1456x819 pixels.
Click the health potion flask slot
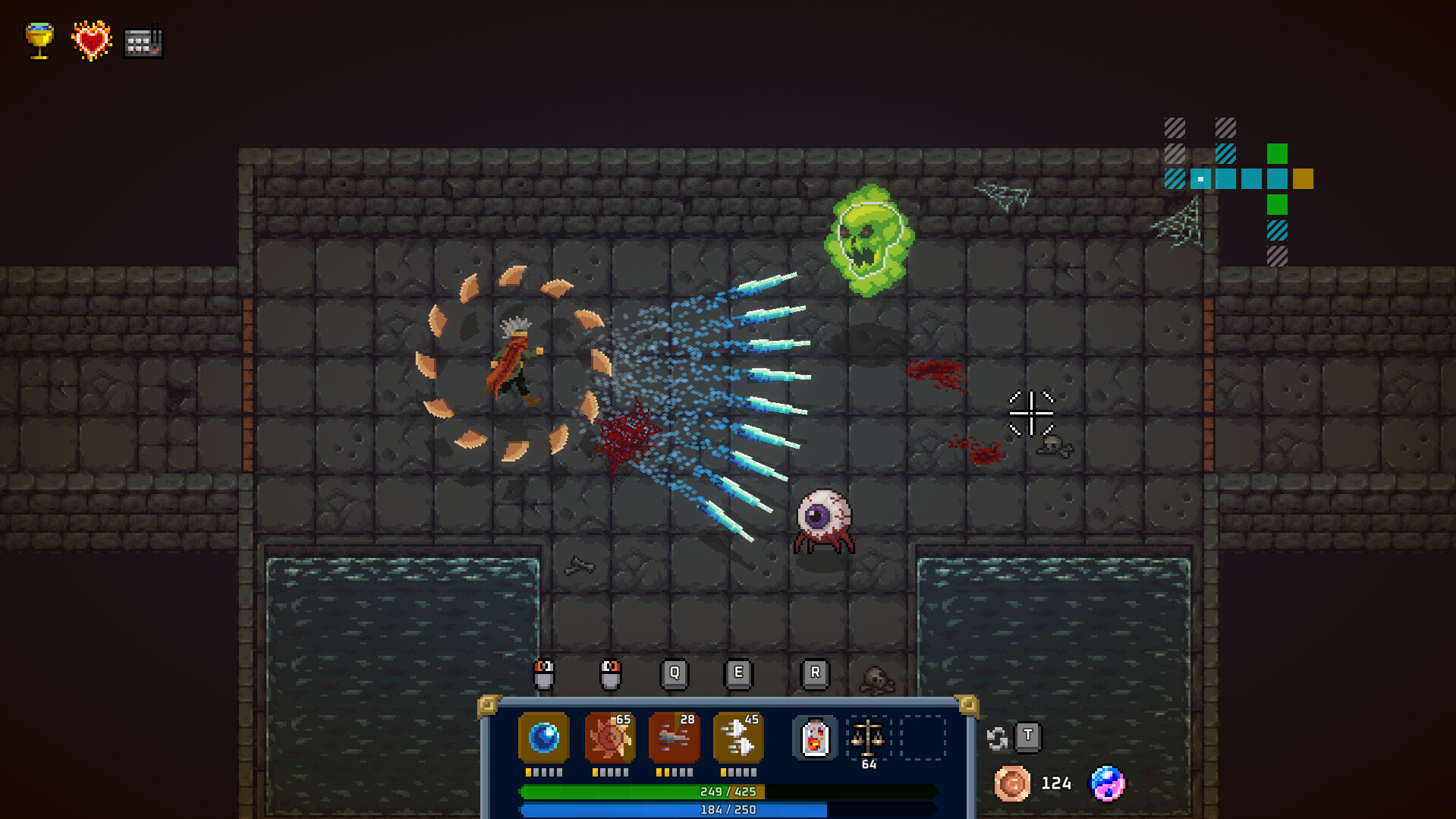pos(815,737)
